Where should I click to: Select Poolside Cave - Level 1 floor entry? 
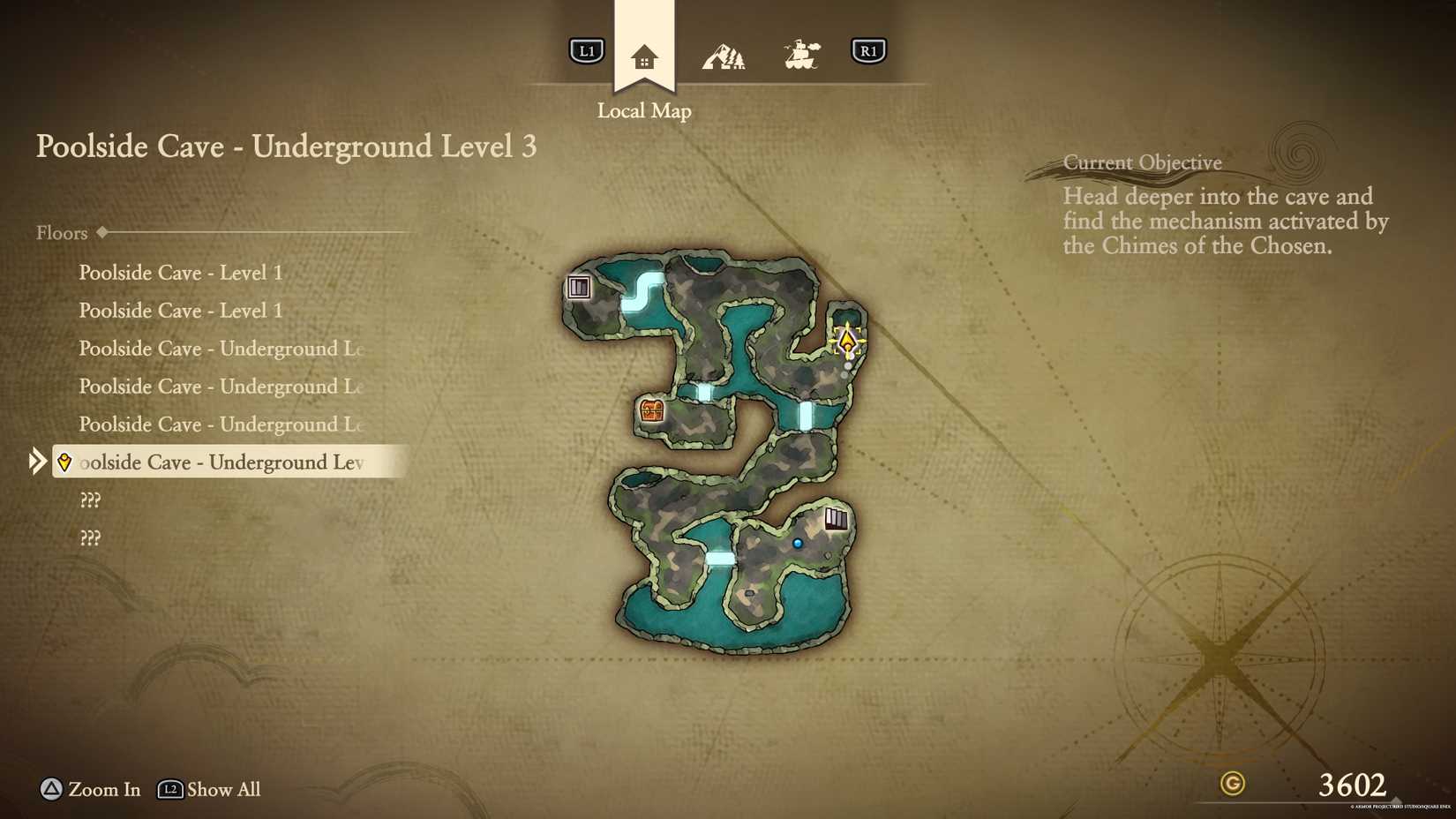[181, 274]
